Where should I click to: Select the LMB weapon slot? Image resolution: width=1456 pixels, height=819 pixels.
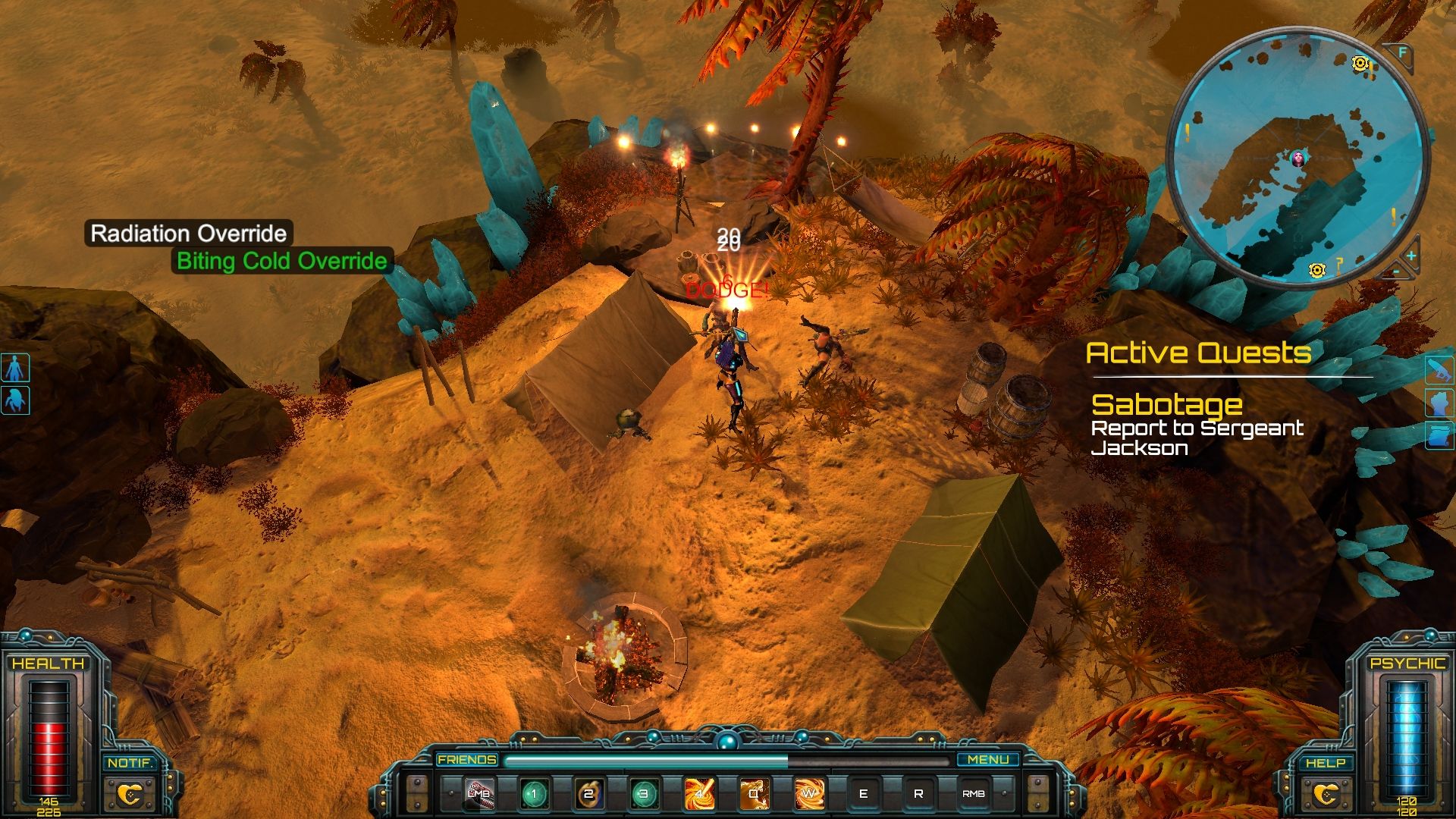[479, 793]
